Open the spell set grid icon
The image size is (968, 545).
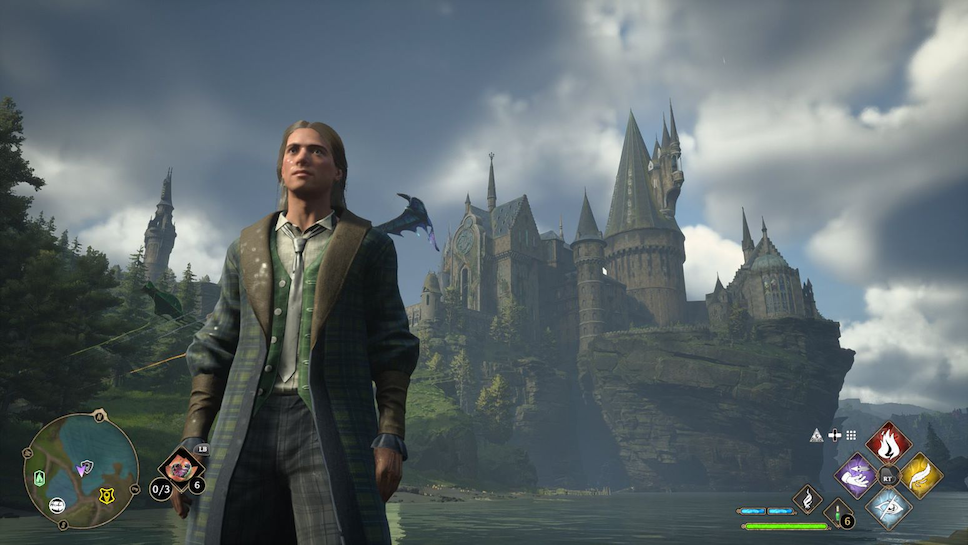[x=851, y=435]
